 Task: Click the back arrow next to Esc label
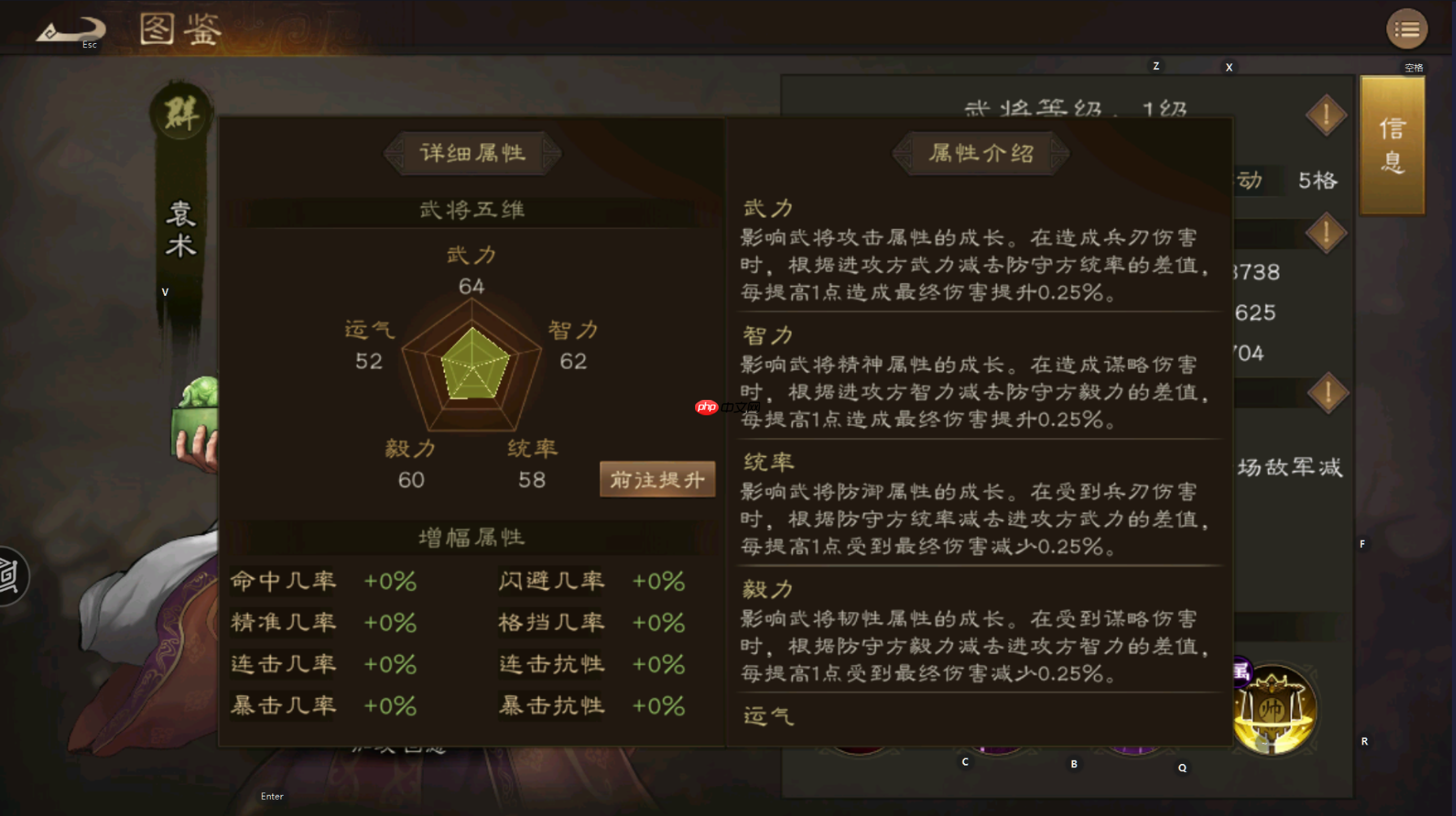(x=72, y=28)
